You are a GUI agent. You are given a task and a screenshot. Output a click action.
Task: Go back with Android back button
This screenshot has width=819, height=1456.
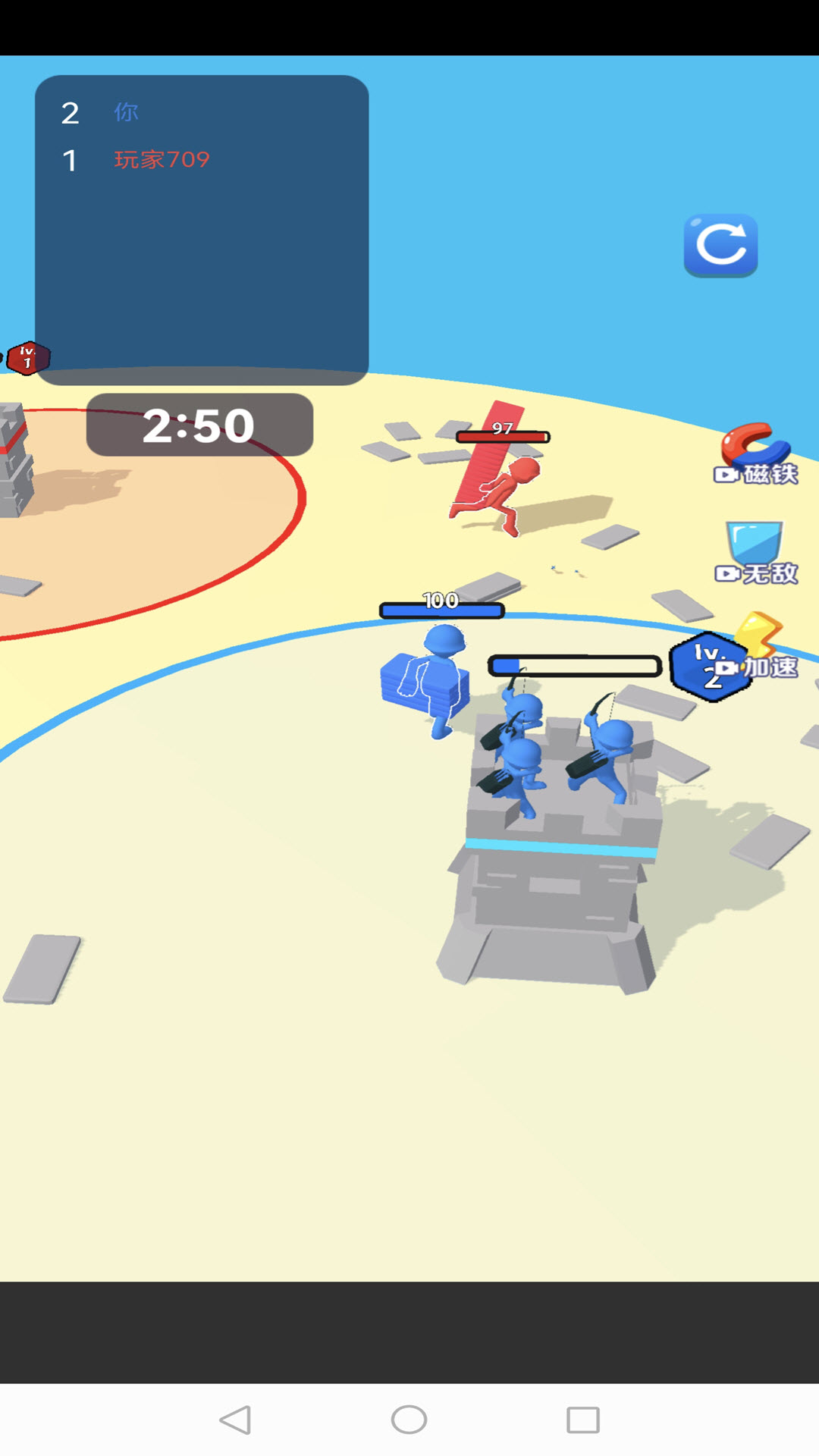pos(235,1420)
